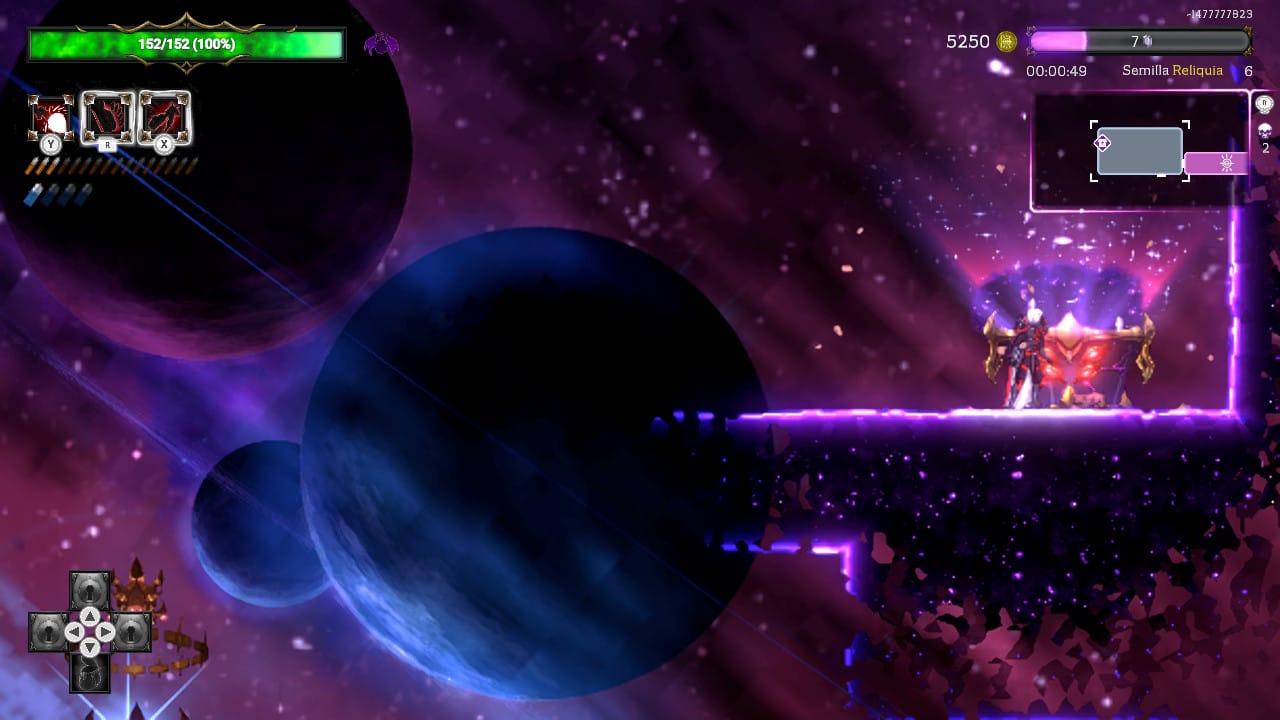
Task: Choose the bottom quick-item slot
Action: (x=90, y=674)
